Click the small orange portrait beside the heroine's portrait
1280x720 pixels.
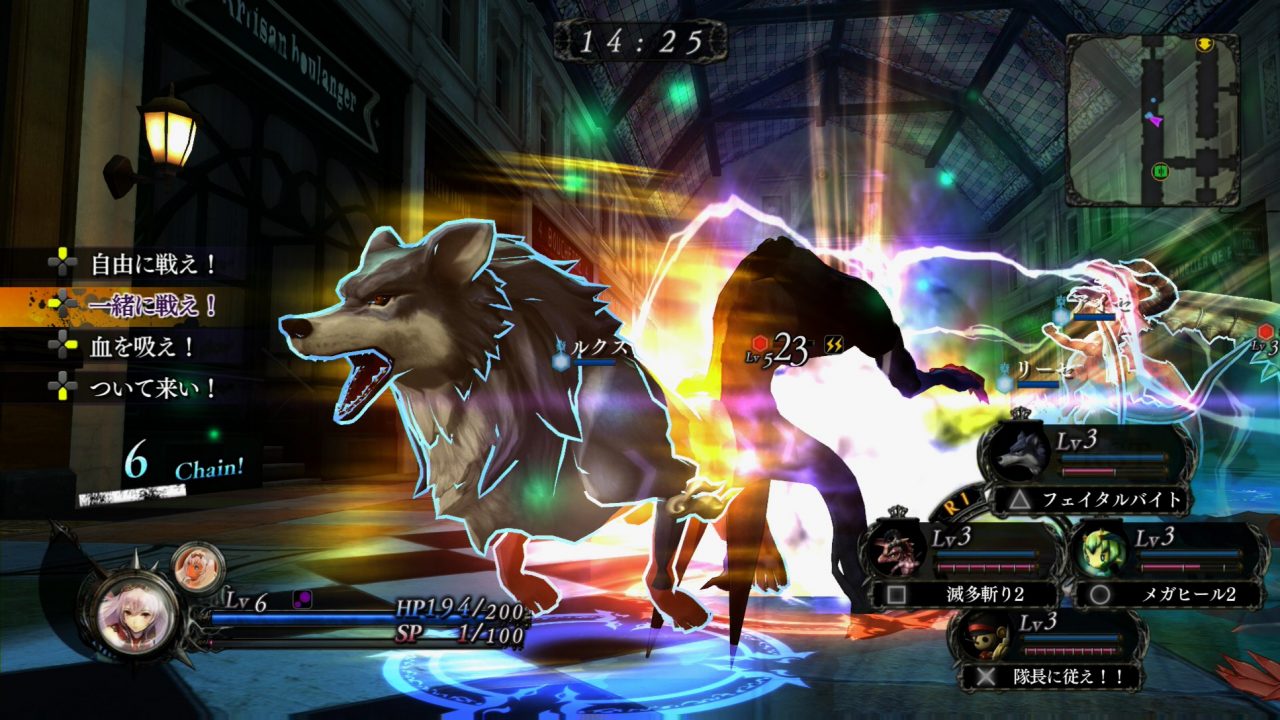coord(202,567)
